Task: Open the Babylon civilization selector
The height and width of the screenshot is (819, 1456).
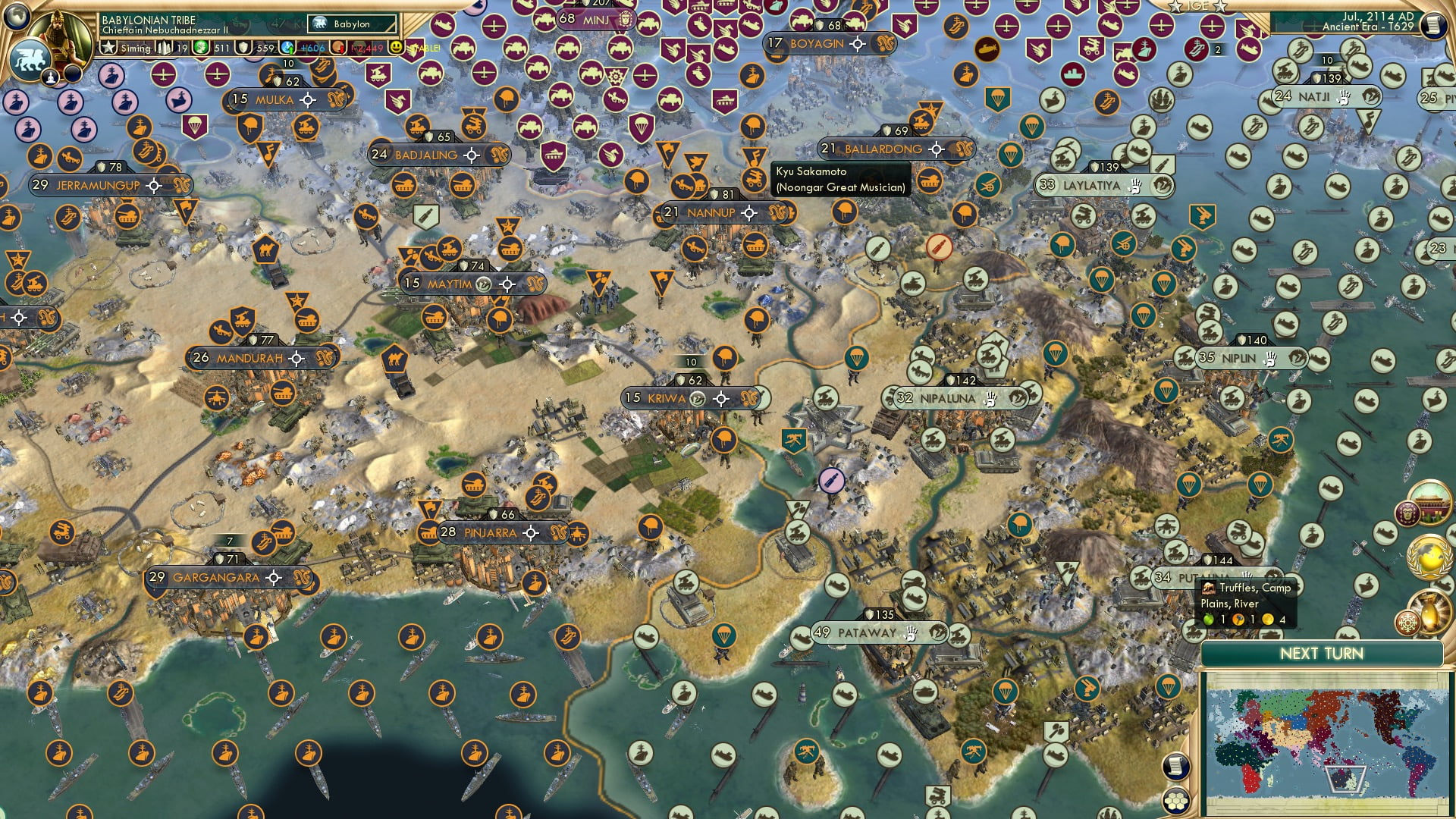Action: click(x=350, y=24)
